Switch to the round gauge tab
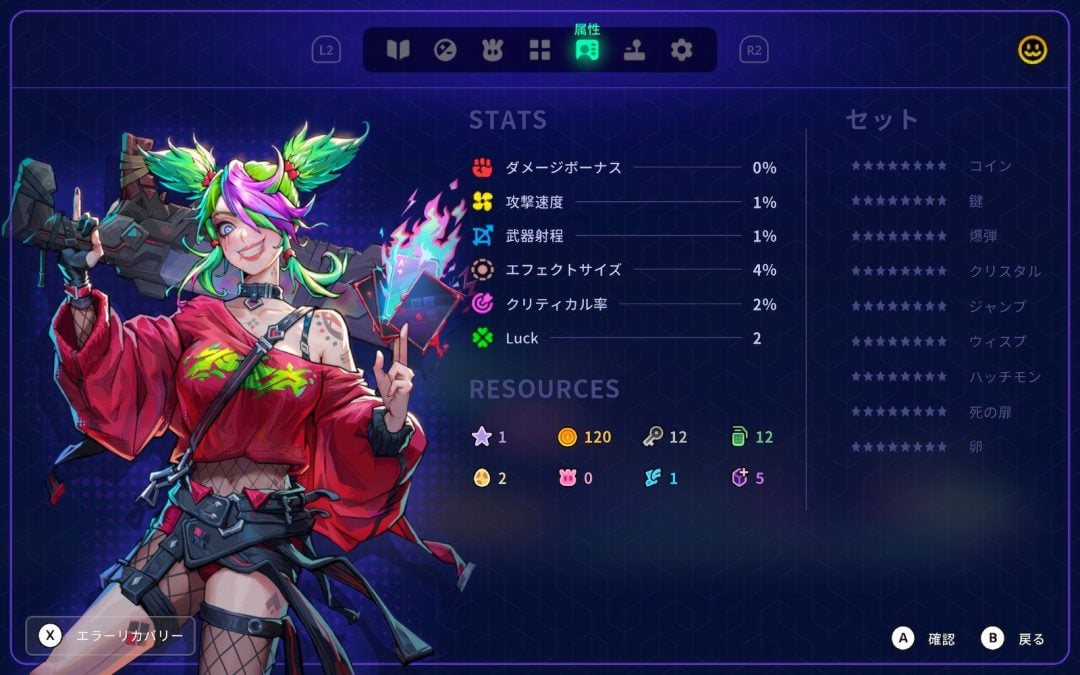The height and width of the screenshot is (675, 1080). [x=445, y=50]
